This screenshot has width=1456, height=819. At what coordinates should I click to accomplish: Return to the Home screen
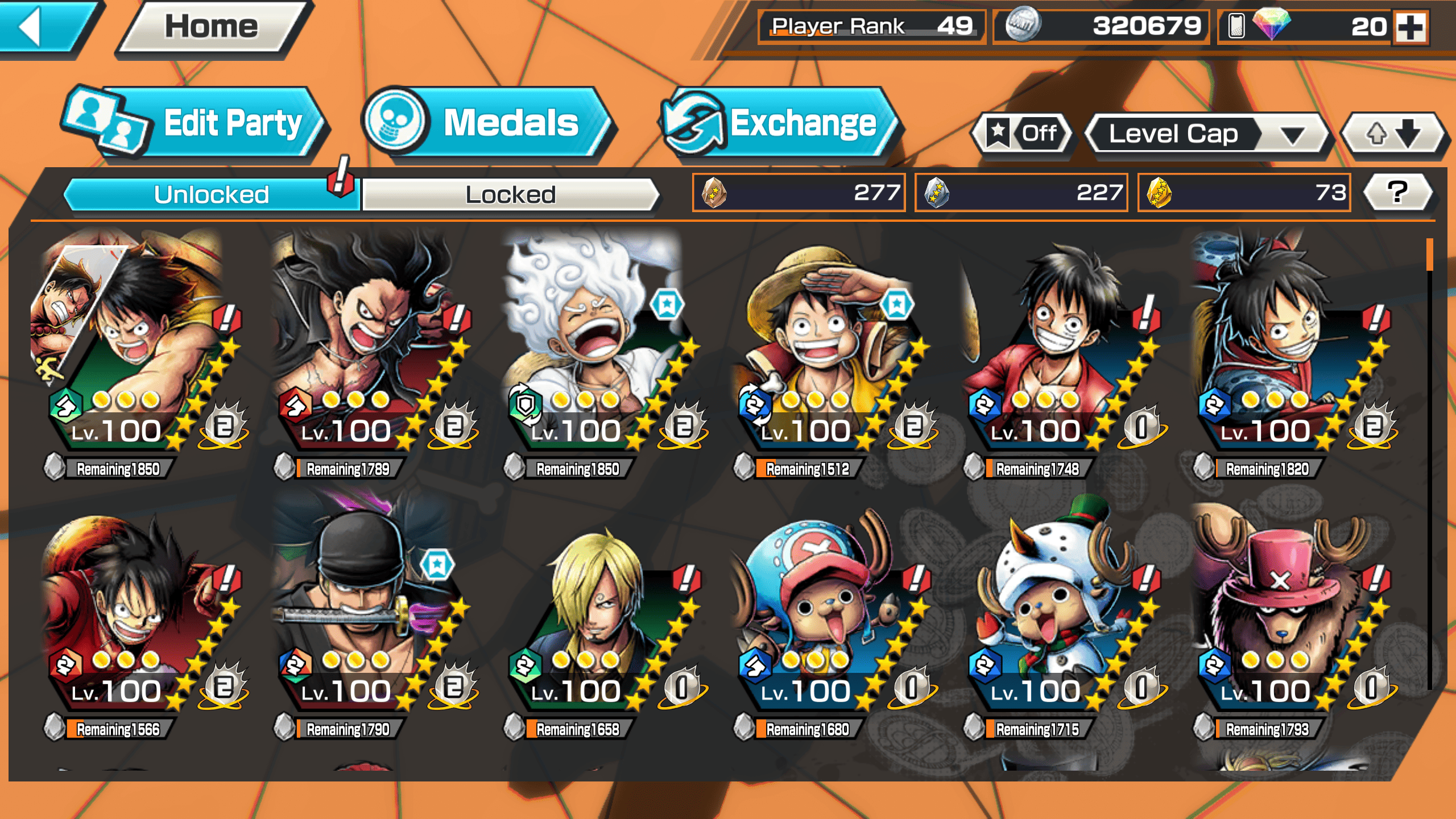212,27
